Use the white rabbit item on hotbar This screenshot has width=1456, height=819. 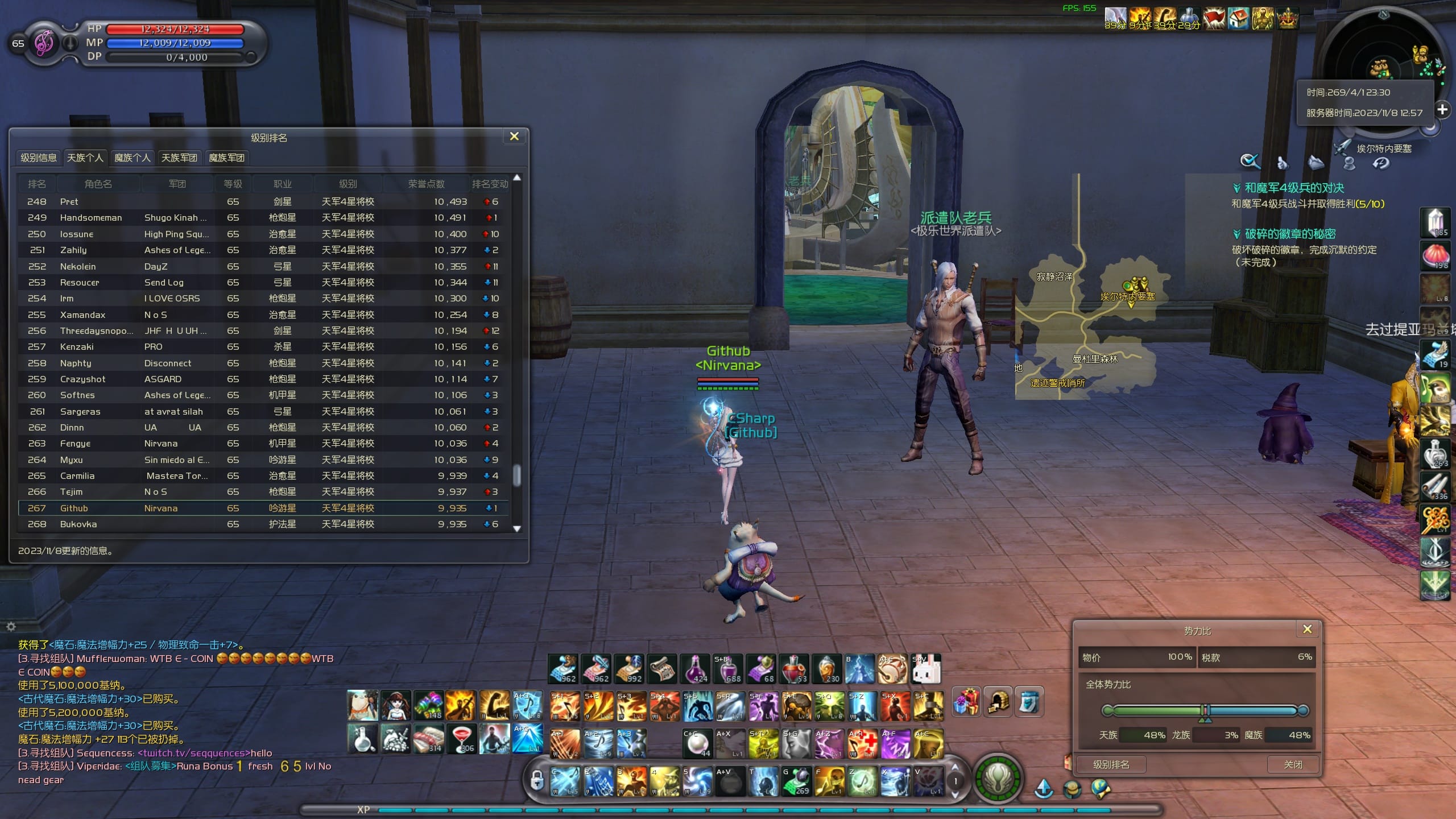[926, 669]
